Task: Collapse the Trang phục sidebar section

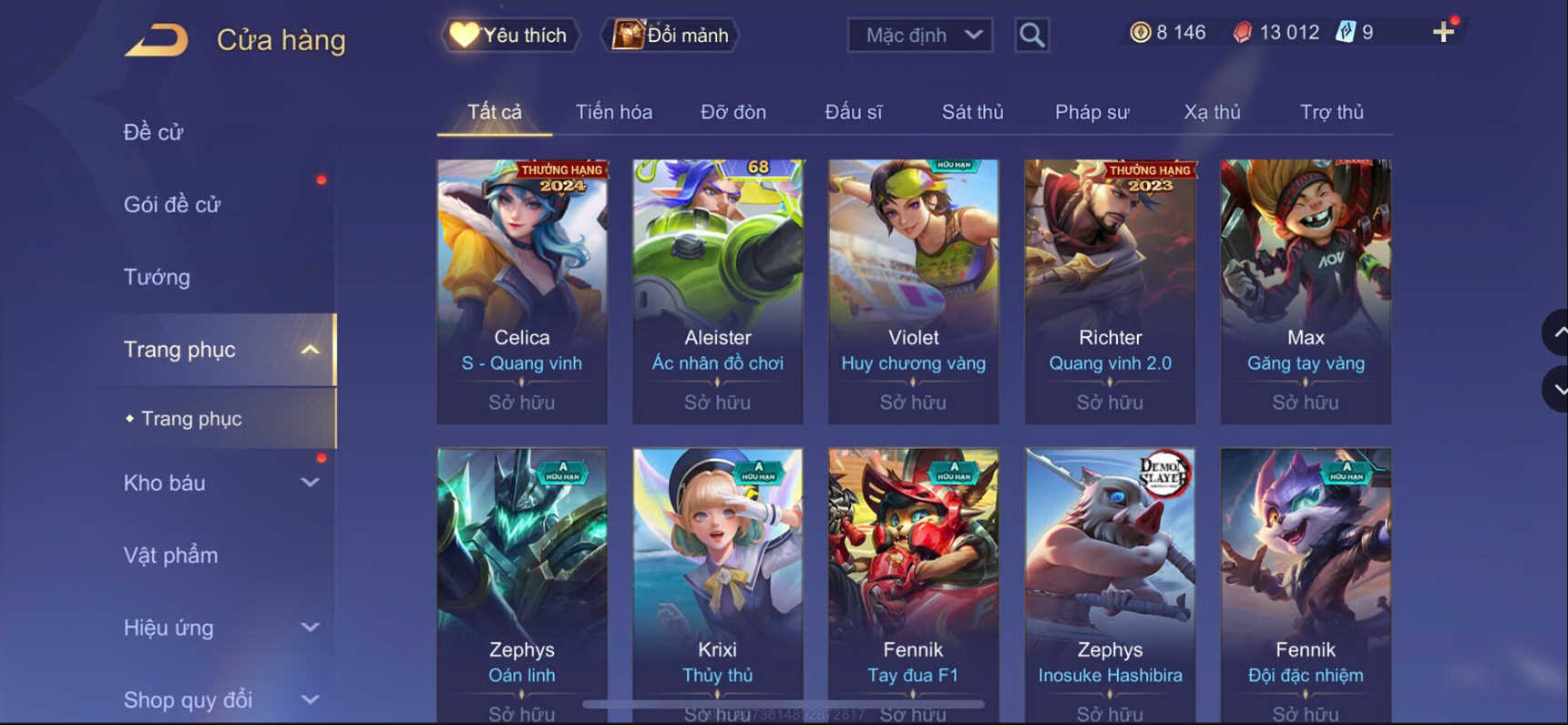Action: pyautogui.click(x=313, y=349)
